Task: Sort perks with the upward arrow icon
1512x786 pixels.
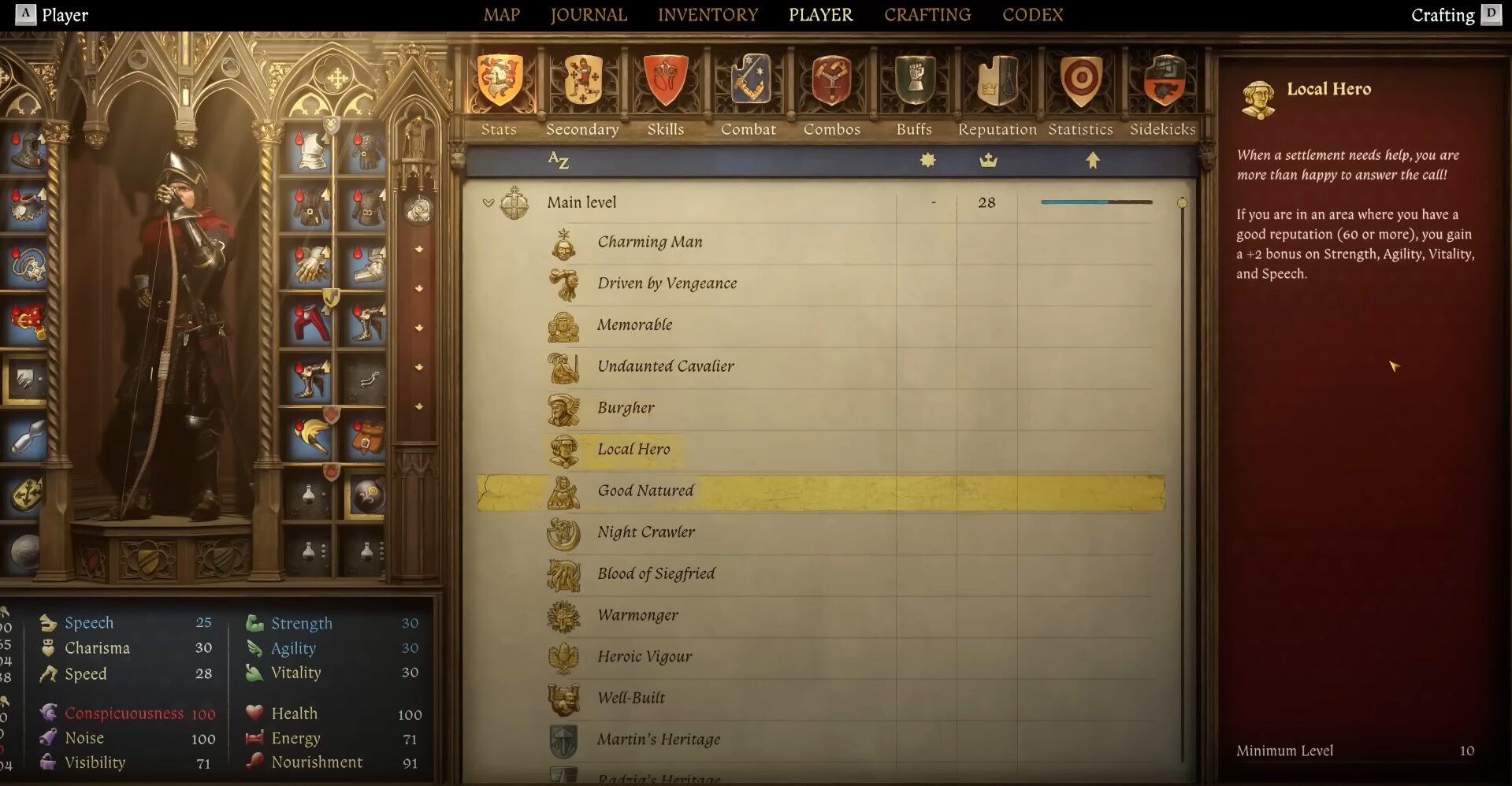Action: (1093, 160)
